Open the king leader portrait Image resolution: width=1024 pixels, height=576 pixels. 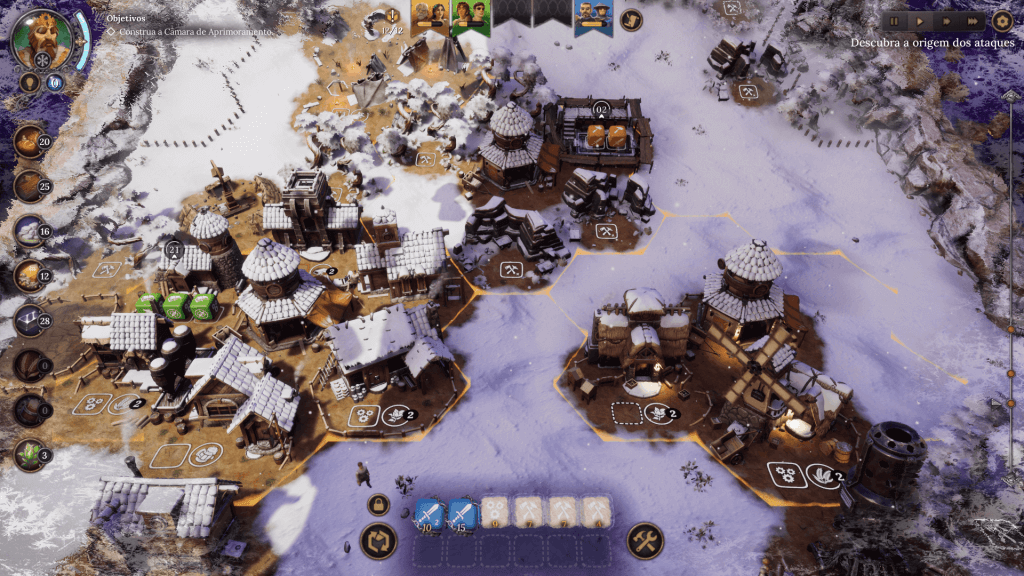click(x=41, y=36)
